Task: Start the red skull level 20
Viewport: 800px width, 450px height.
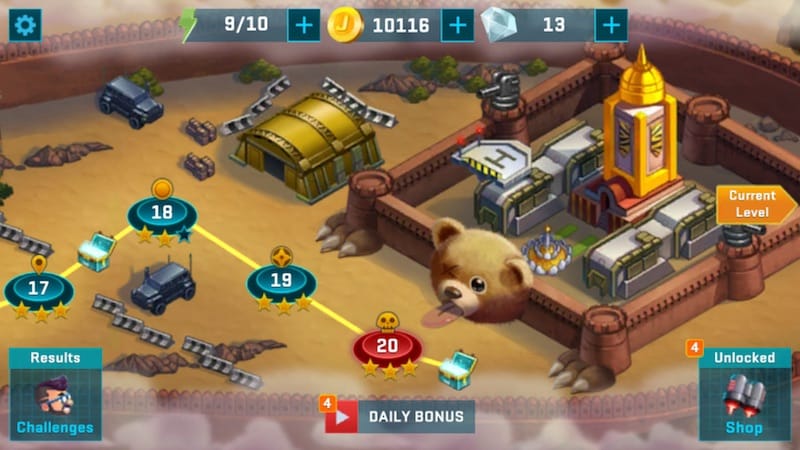Action: pos(387,346)
